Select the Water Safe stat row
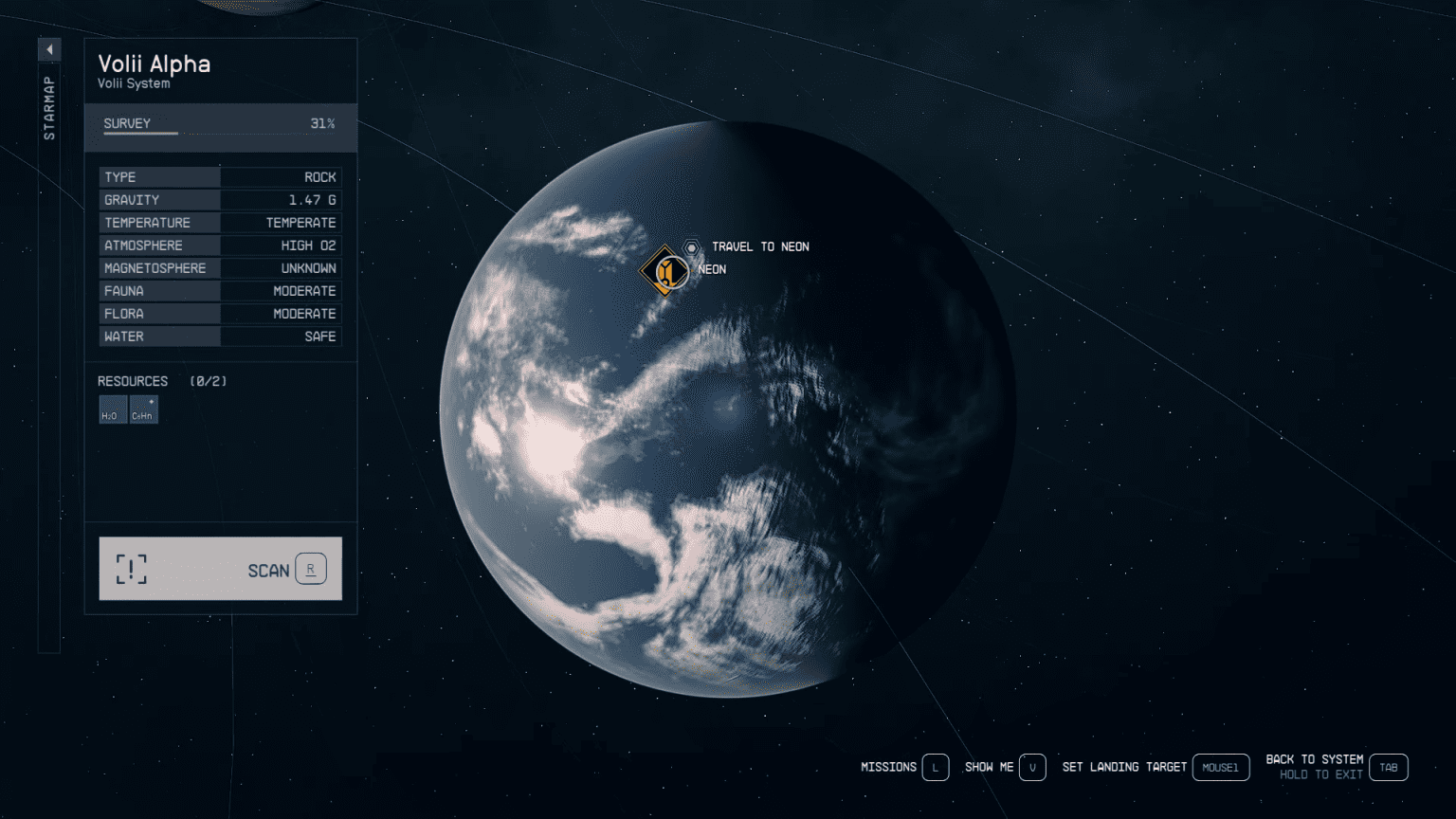The image size is (1456, 819). pyautogui.click(x=220, y=336)
